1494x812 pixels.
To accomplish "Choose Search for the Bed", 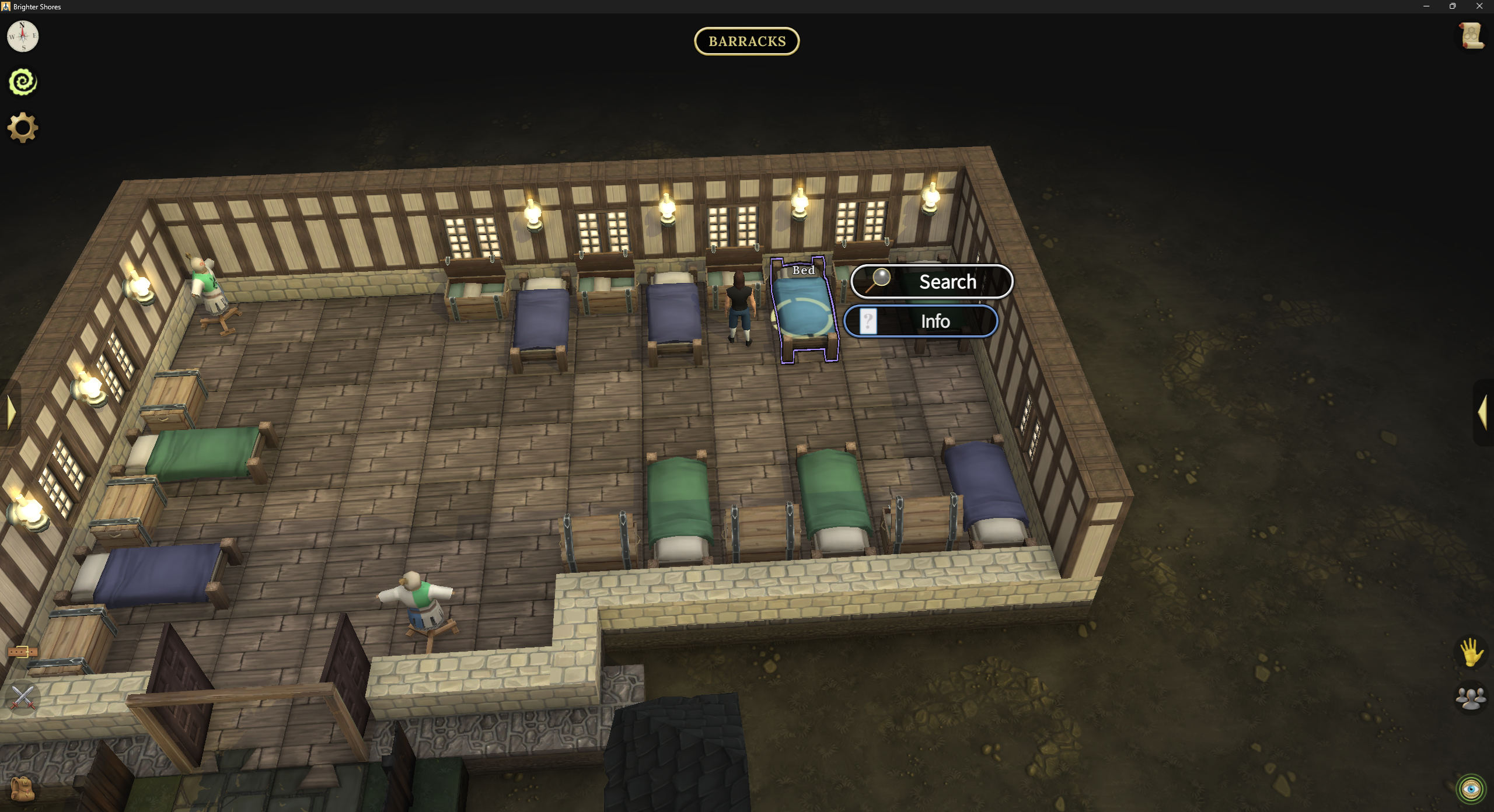I will 931,282.
